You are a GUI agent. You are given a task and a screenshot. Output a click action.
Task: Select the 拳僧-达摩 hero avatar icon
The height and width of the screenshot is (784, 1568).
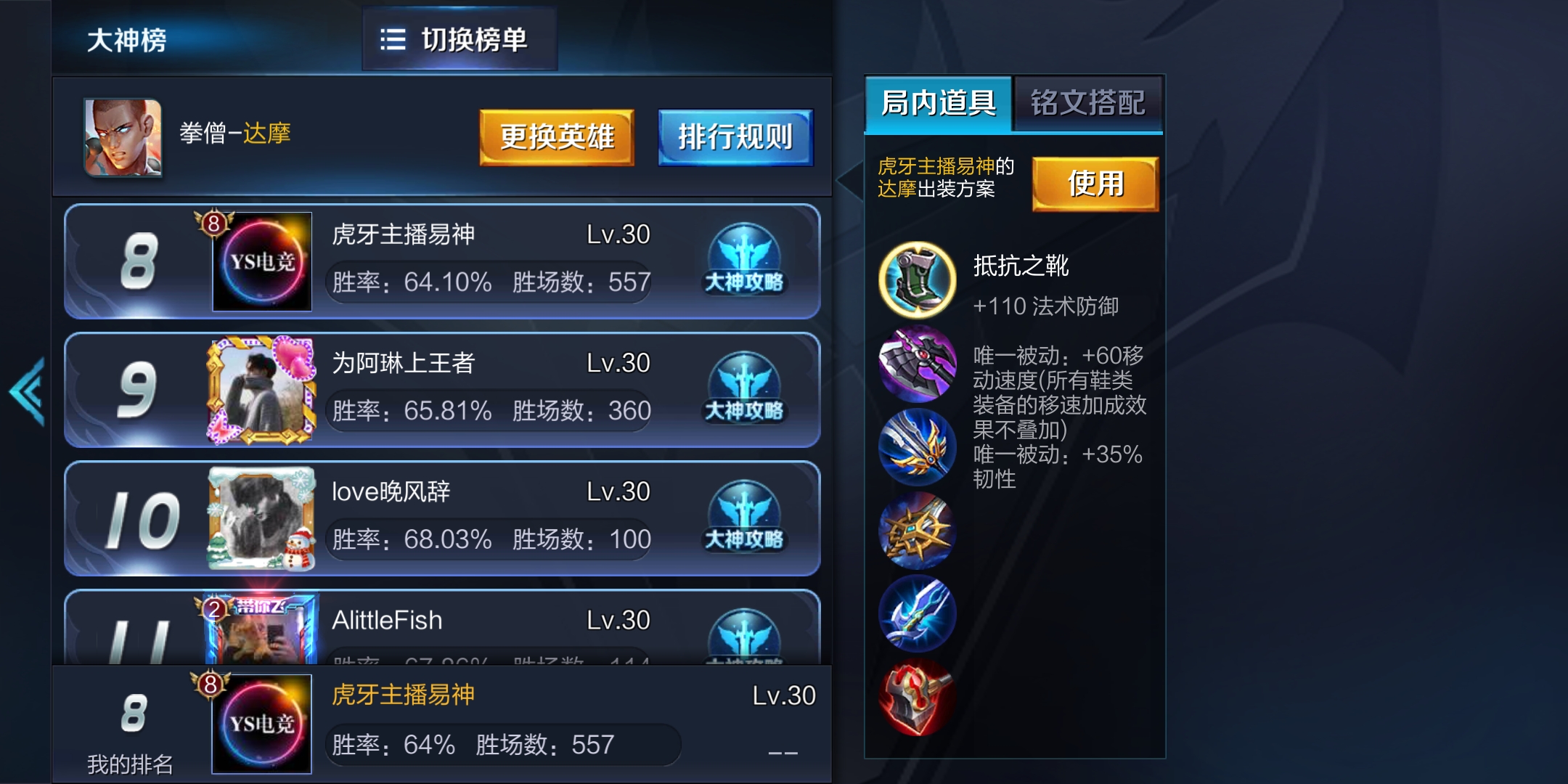123,138
